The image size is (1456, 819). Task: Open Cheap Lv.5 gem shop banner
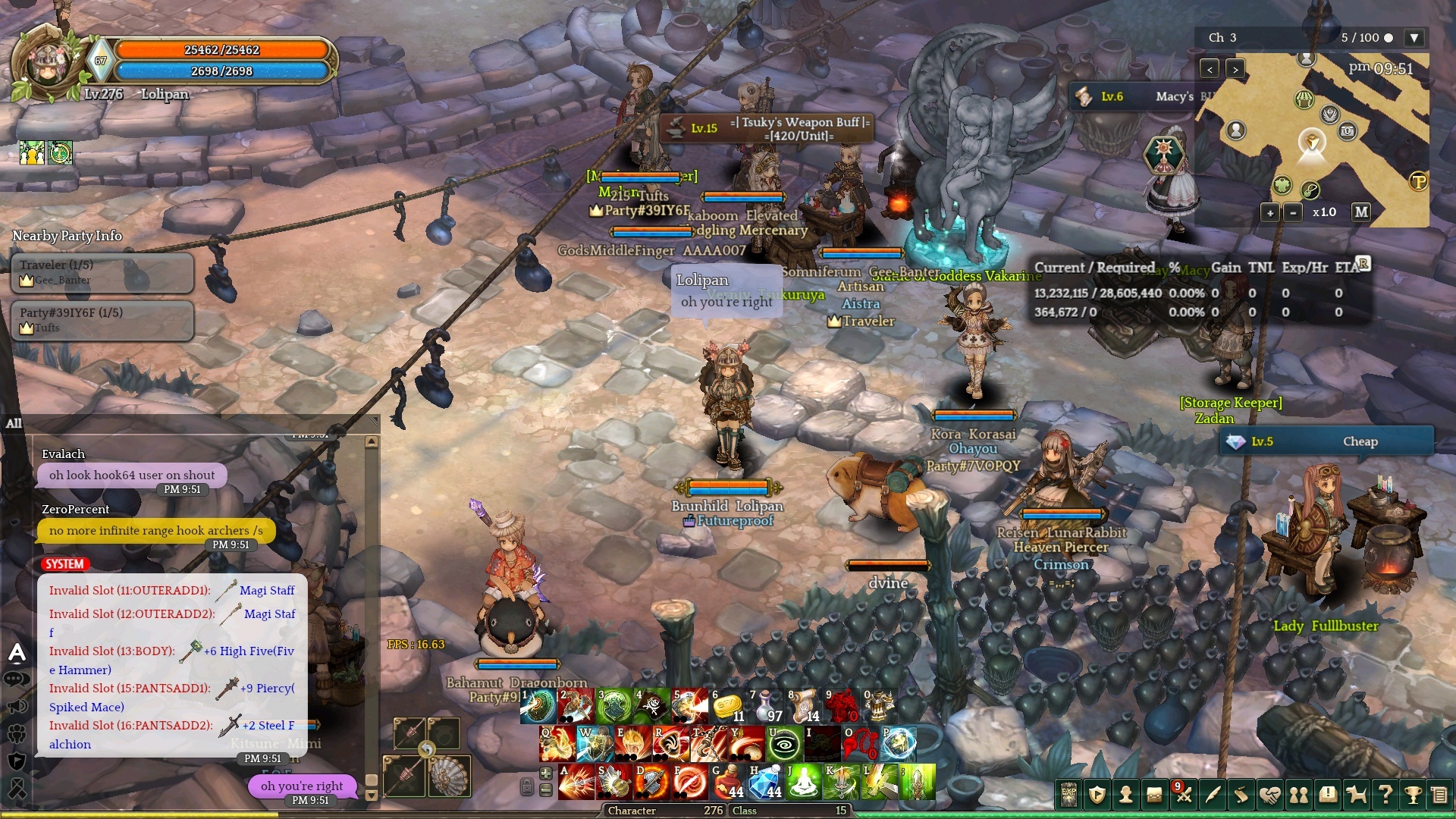[1326, 441]
